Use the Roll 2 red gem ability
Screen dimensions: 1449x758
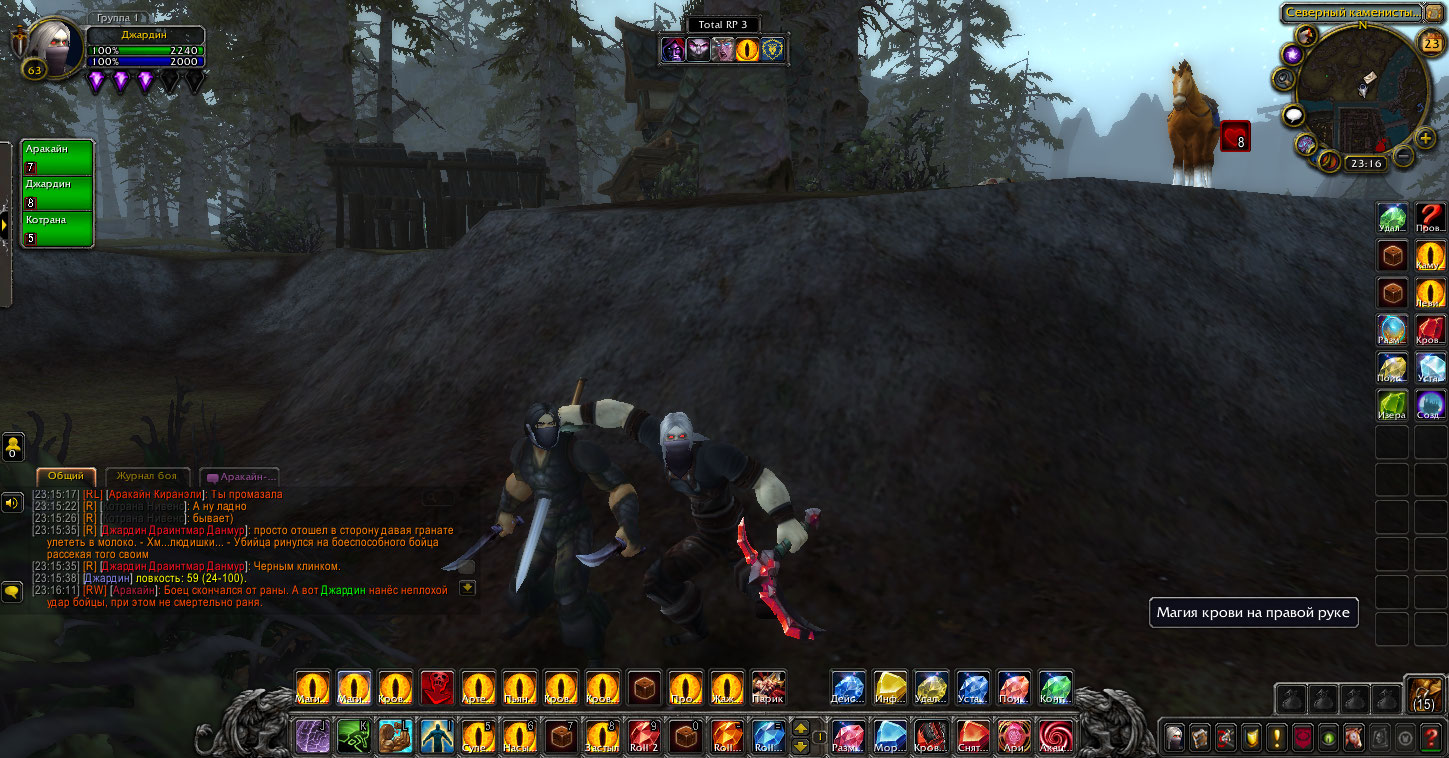coord(644,737)
